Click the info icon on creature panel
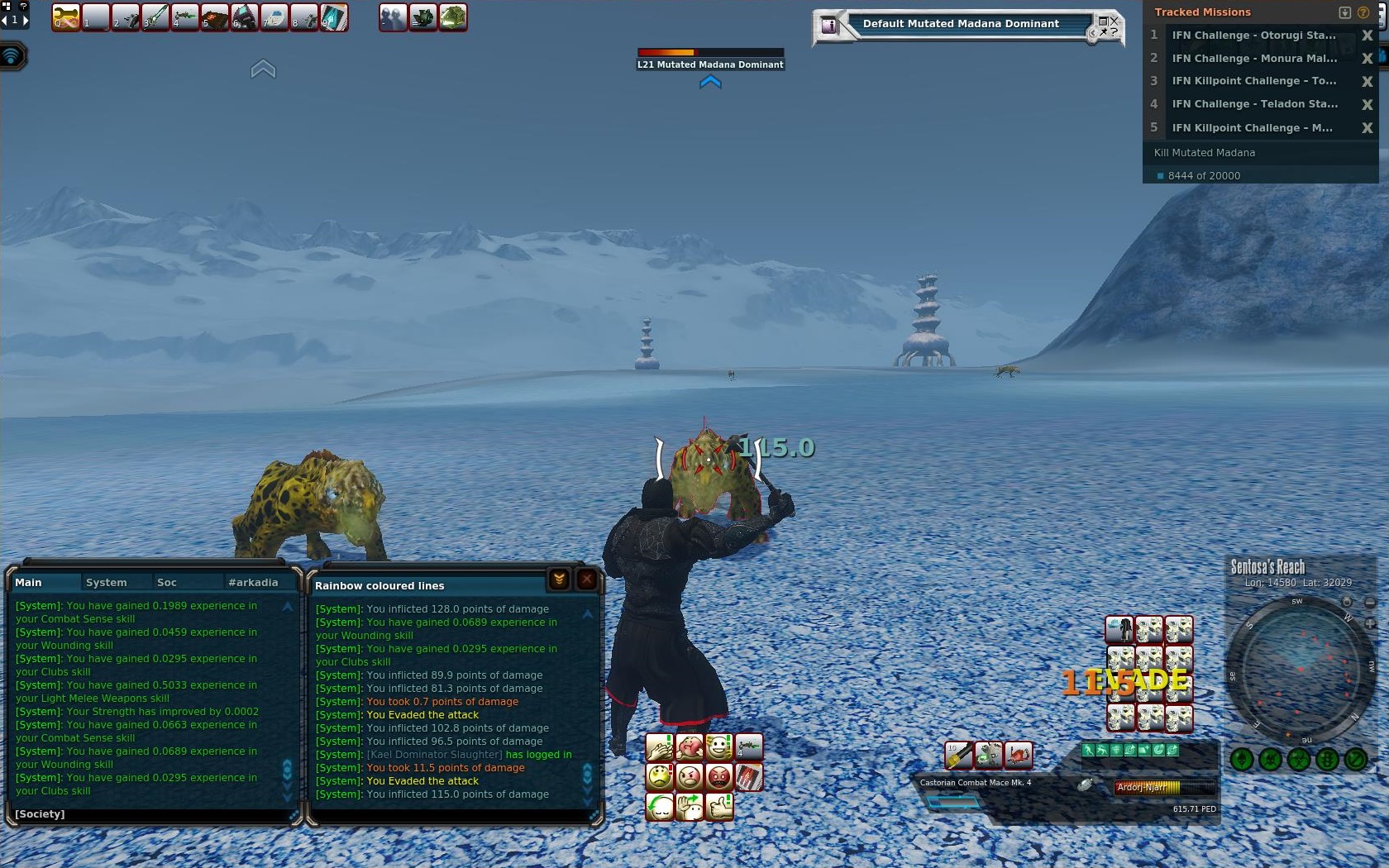The width and height of the screenshot is (1389, 868). tap(828, 26)
